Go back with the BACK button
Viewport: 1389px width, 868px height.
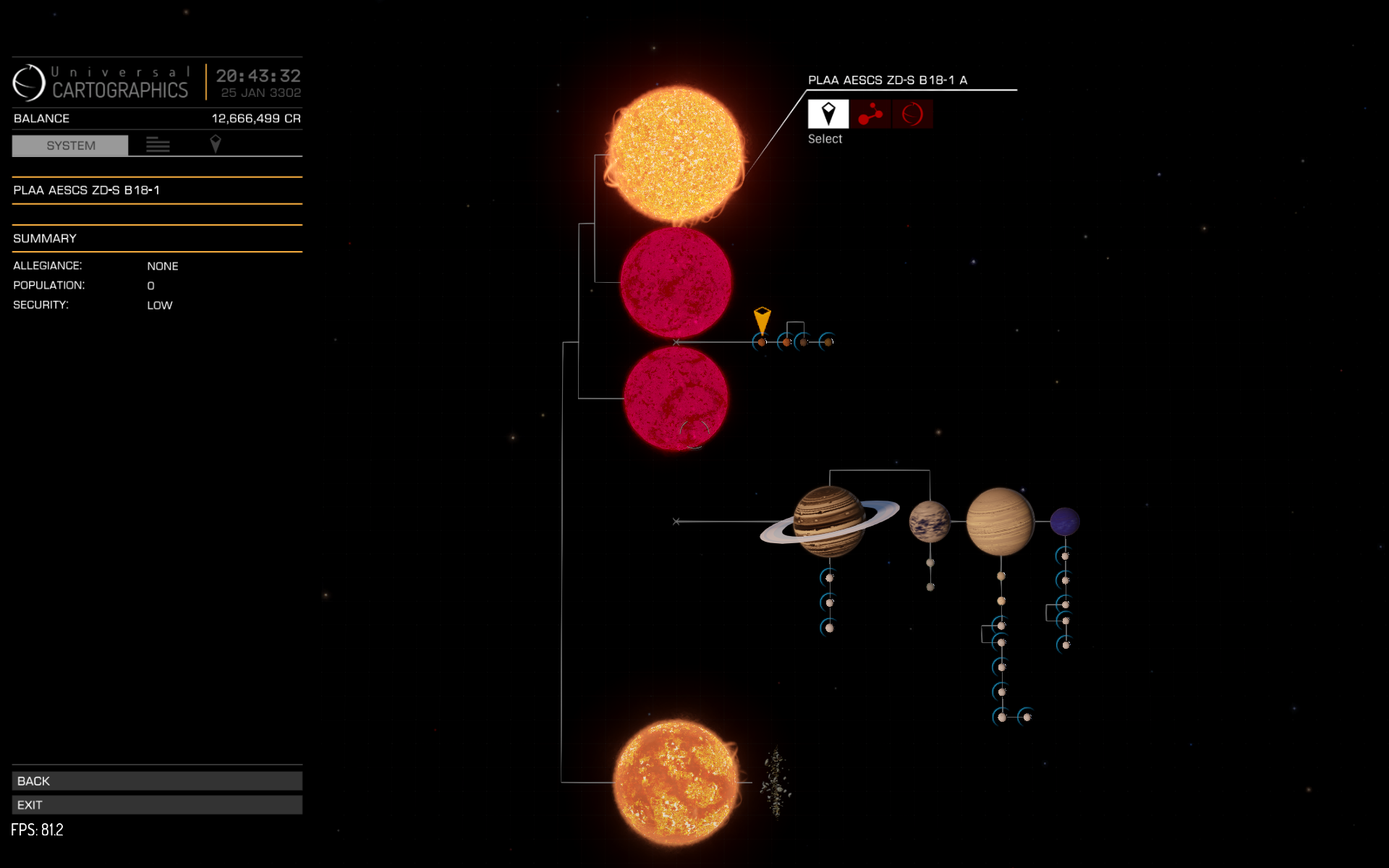(157, 780)
